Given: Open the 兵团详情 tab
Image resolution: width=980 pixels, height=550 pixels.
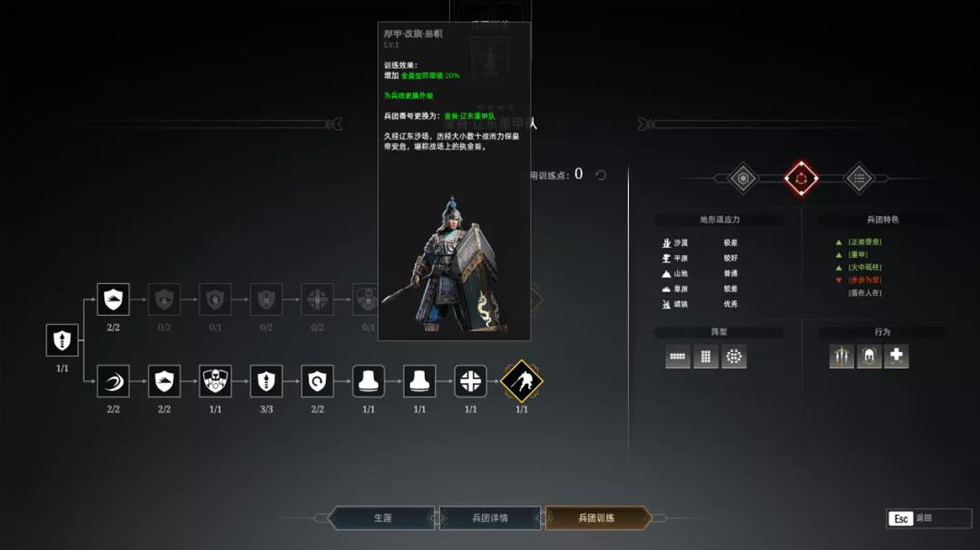Looking at the screenshot, I should click(490, 518).
